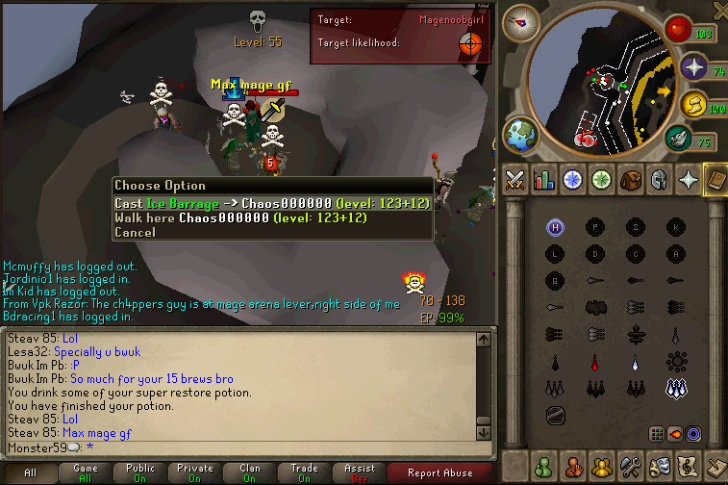Image resolution: width=728 pixels, height=485 pixels.
Task: Toggle quick prayers with the prayer orb
Action: [x=693, y=68]
